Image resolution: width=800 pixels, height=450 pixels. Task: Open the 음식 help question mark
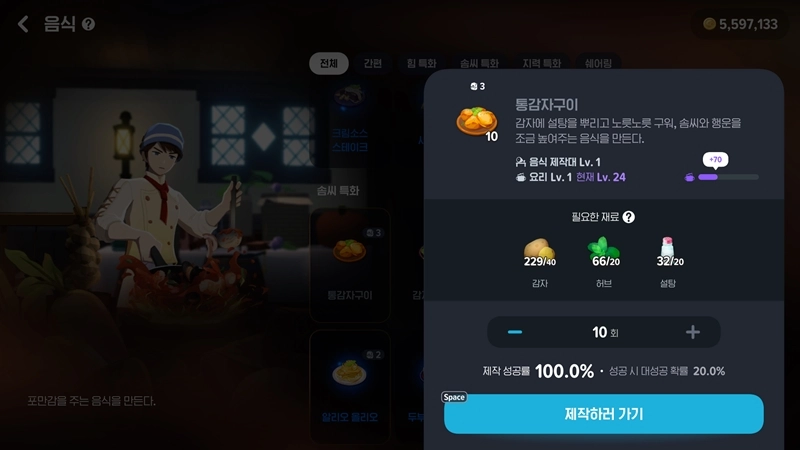89,24
